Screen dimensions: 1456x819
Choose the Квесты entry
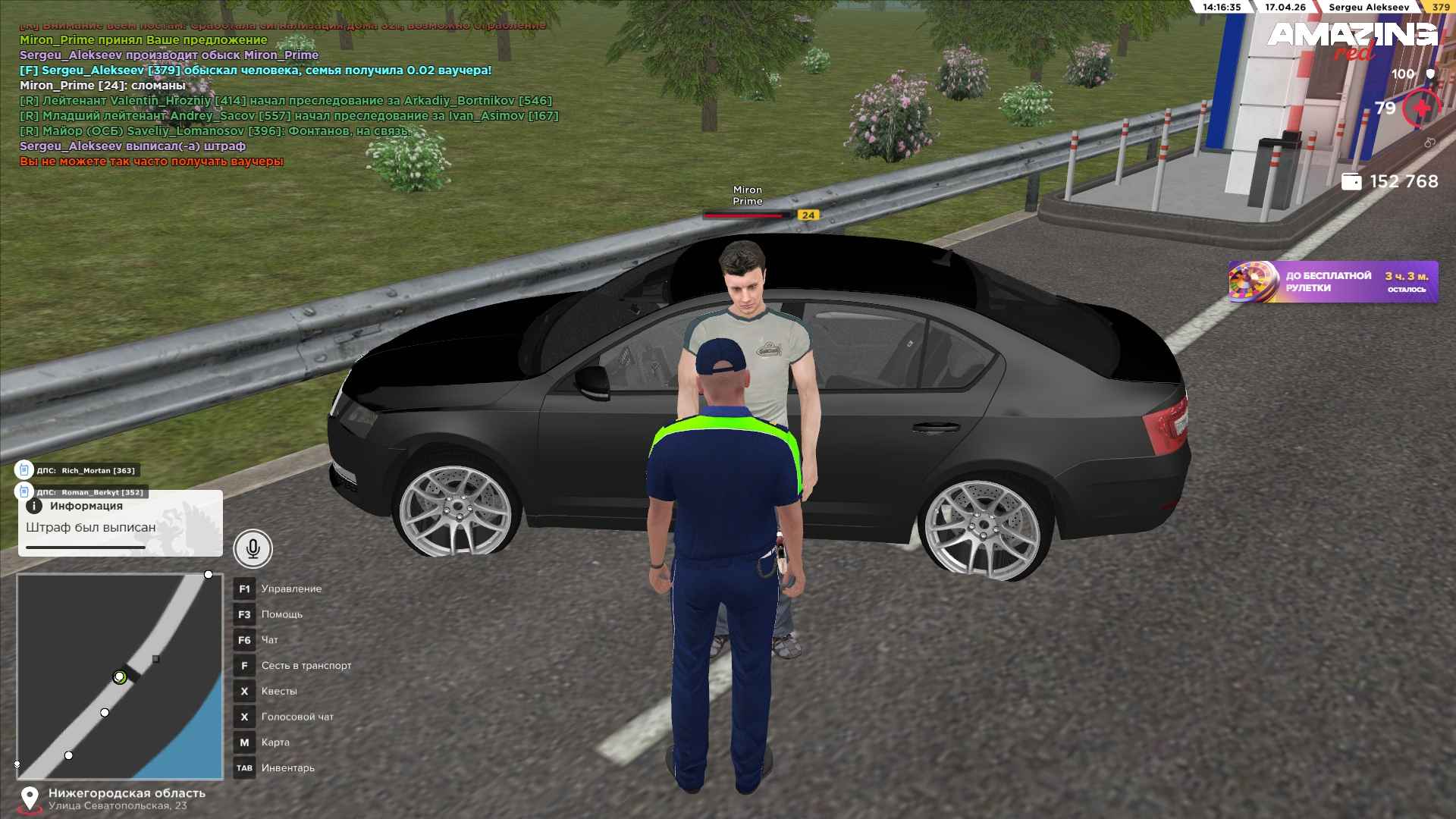click(279, 692)
